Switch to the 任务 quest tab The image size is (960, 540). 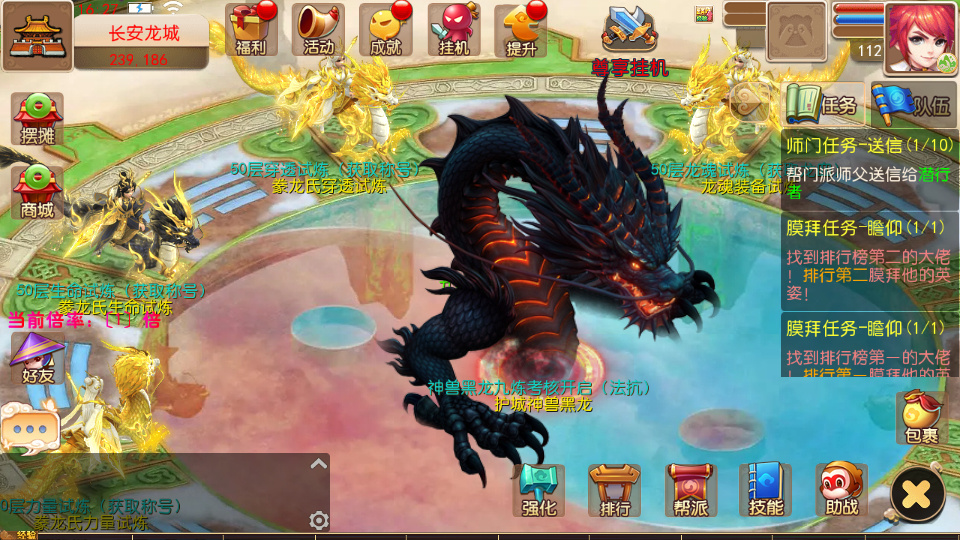[823, 103]
